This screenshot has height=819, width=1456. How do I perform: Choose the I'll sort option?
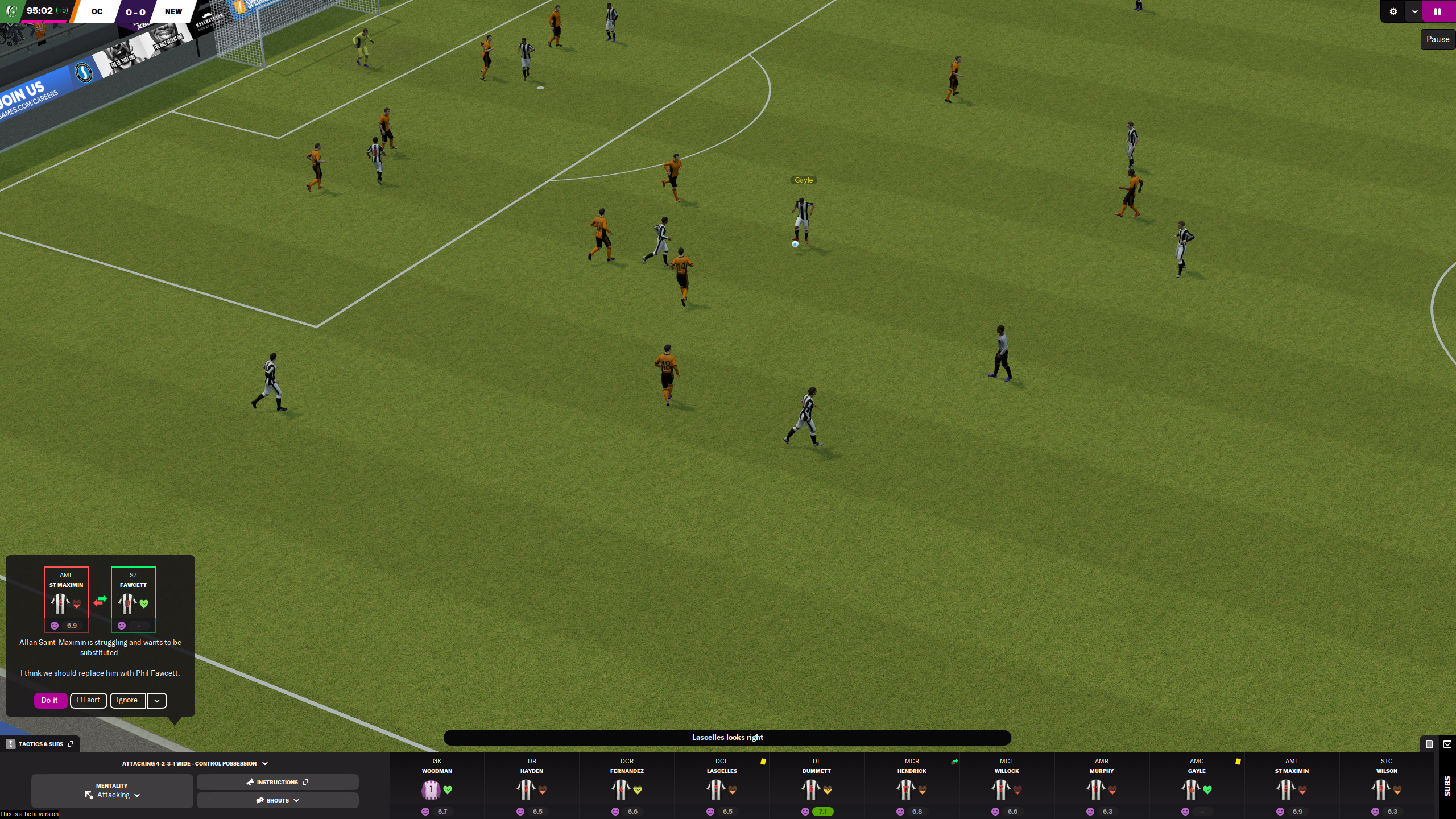tap(88, 700)
